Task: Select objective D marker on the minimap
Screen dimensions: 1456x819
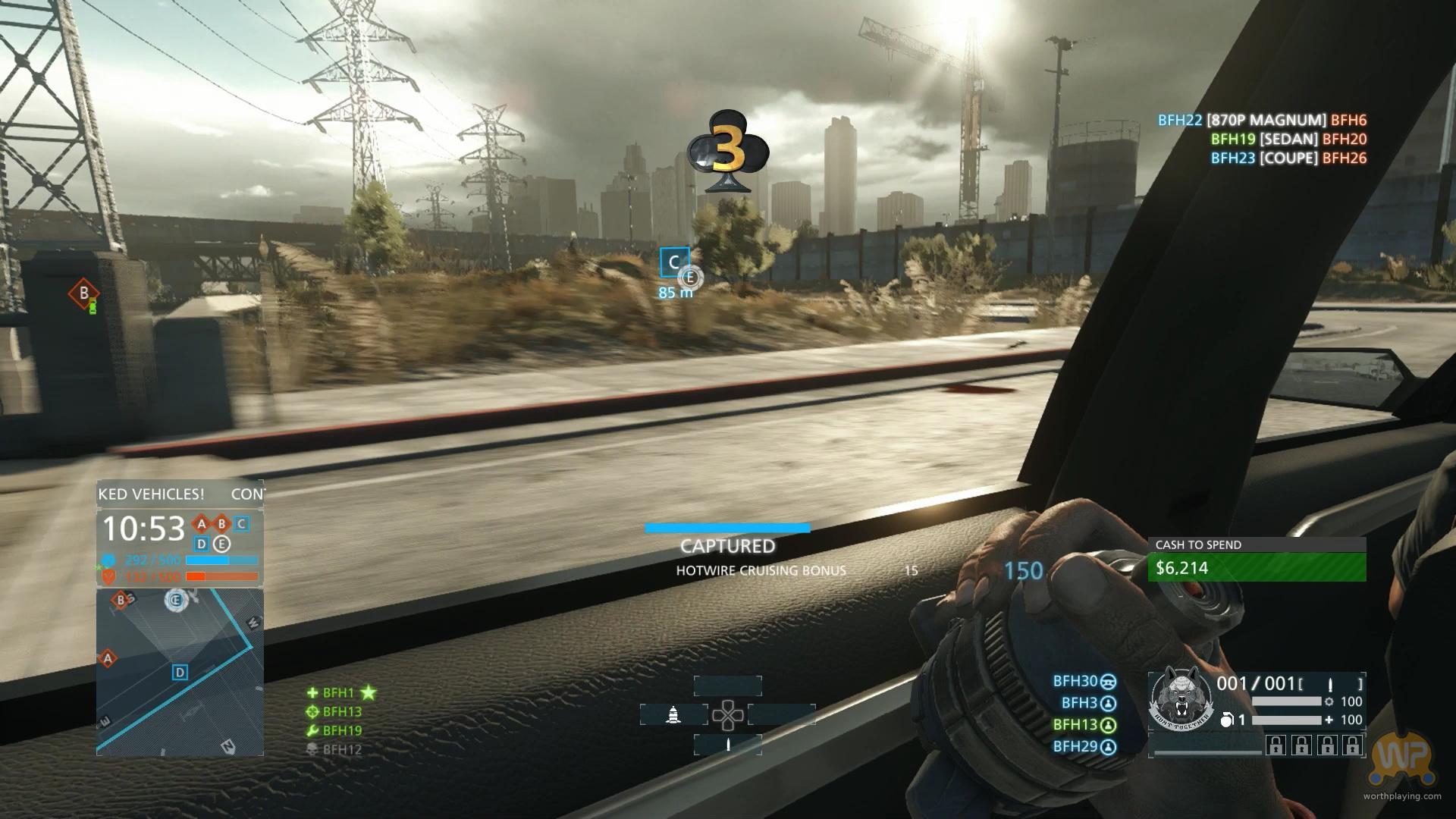Action: click(180, 672)
